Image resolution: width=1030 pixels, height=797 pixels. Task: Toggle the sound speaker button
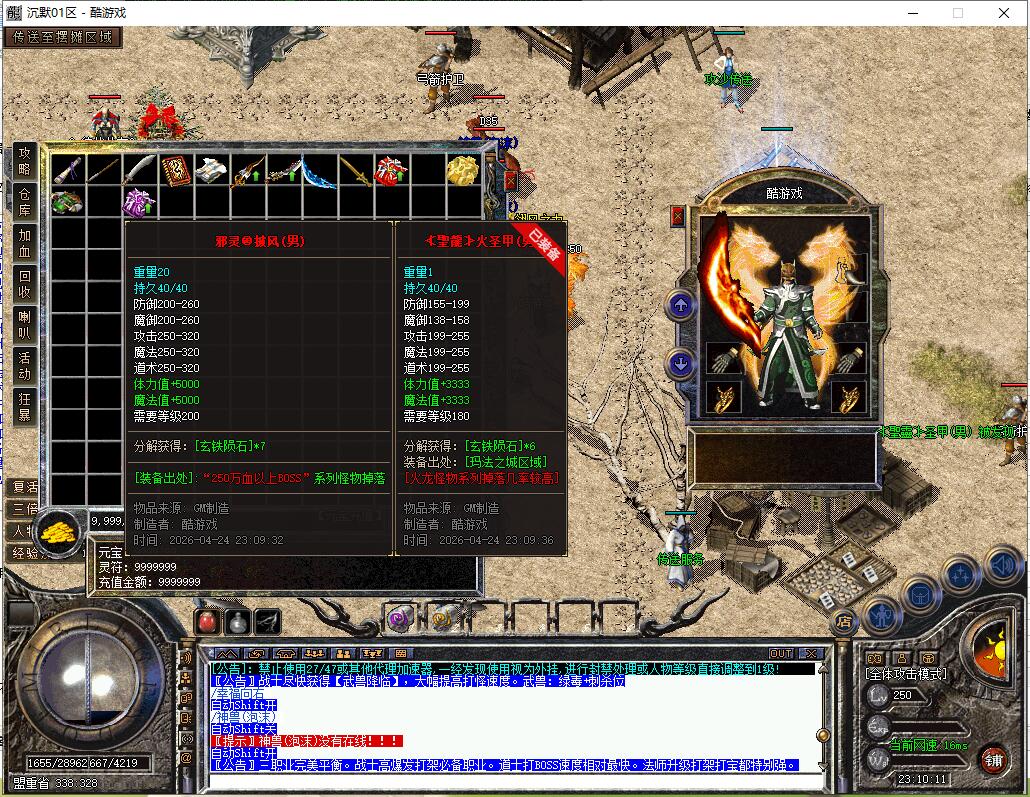coord(1002,566)
